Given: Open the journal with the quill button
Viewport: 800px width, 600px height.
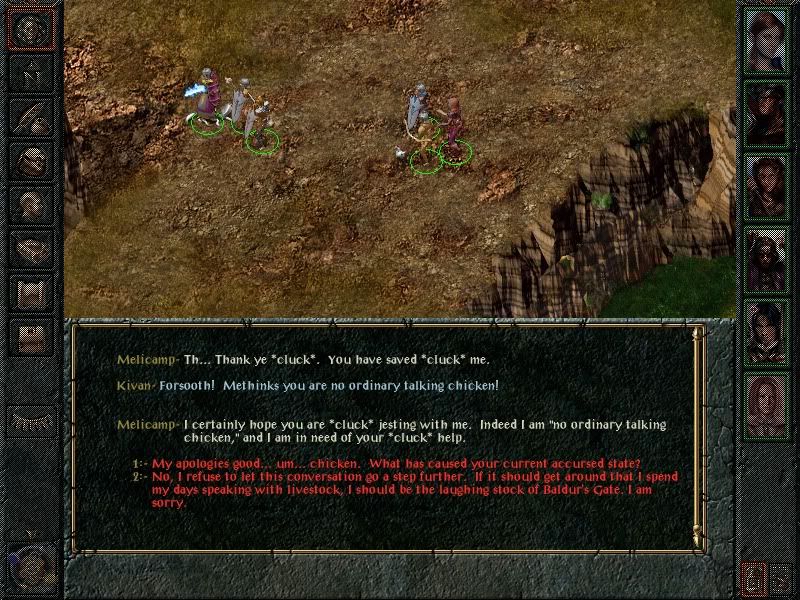Looking at the screenshot, I should tap(31, 116).
